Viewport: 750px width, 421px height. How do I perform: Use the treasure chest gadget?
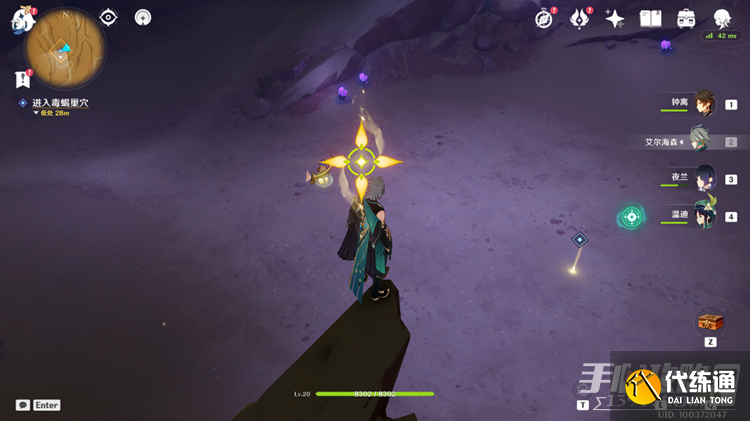[710, 322]
